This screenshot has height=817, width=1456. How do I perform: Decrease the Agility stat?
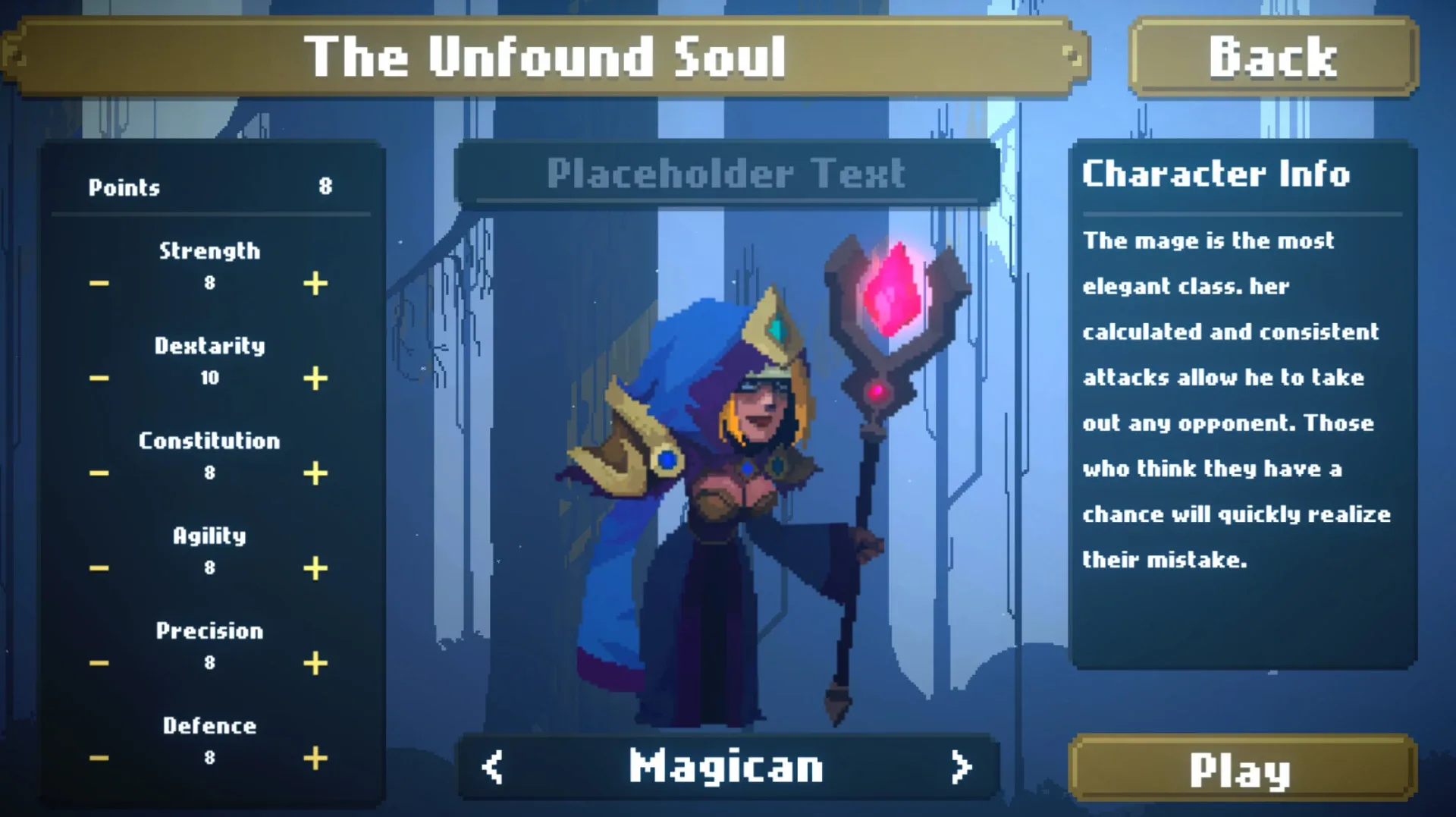tap(98, 567)
